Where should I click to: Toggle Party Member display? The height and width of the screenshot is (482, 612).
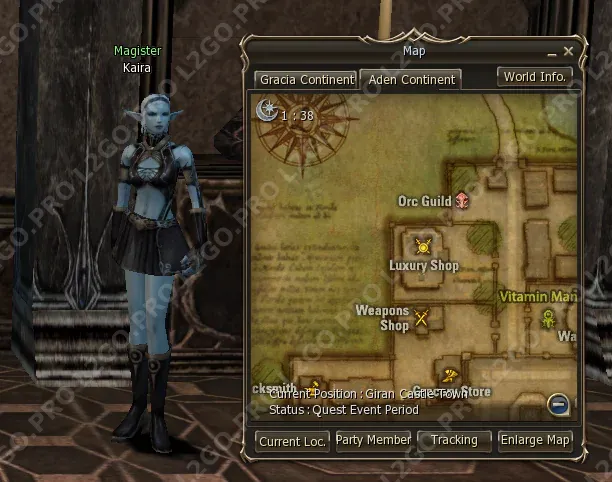point(373,440)
